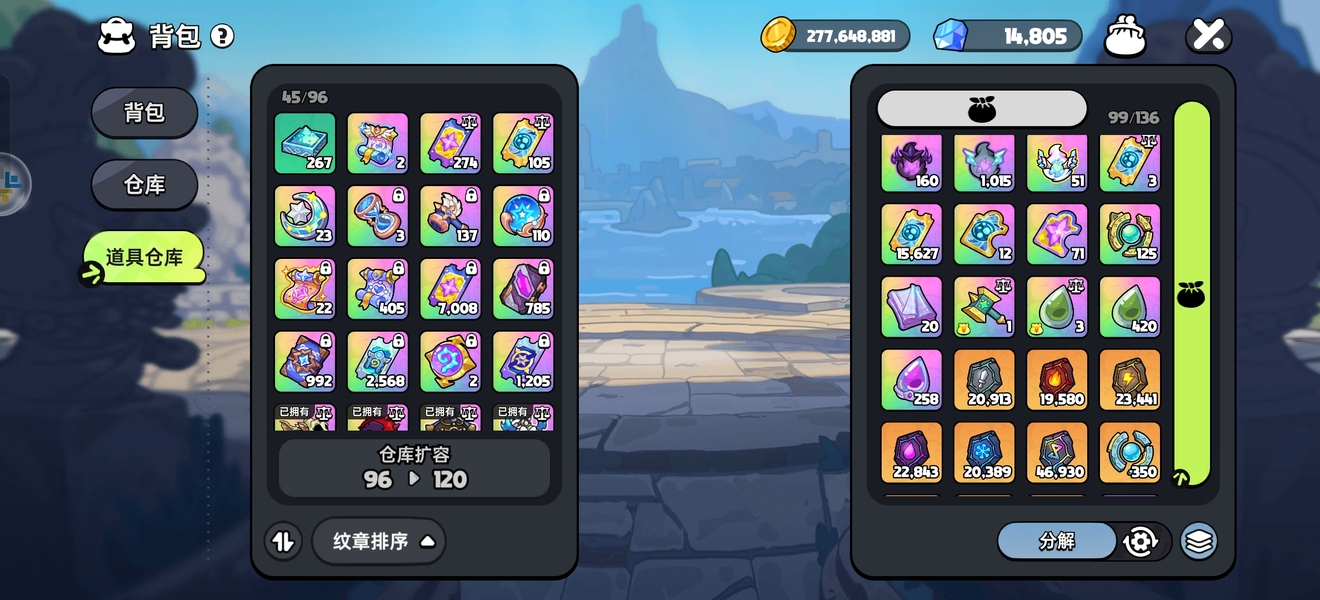Screen dimensions: 1320x600
Task: Click the 分解 button
Action: [x=1057, y=541]
